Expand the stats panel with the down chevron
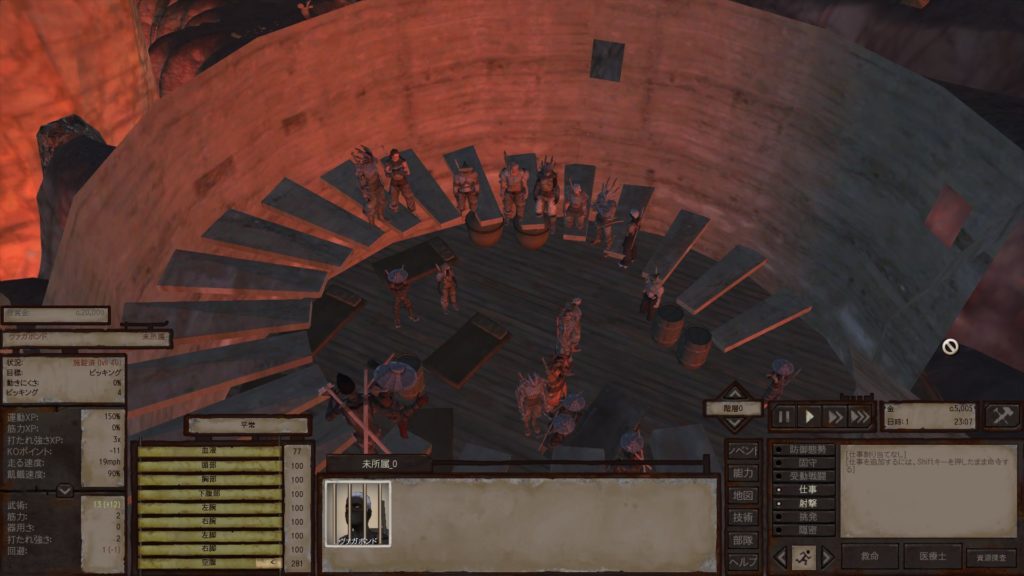This screenshot has width=1024, height=576. (x=64, y=490)
